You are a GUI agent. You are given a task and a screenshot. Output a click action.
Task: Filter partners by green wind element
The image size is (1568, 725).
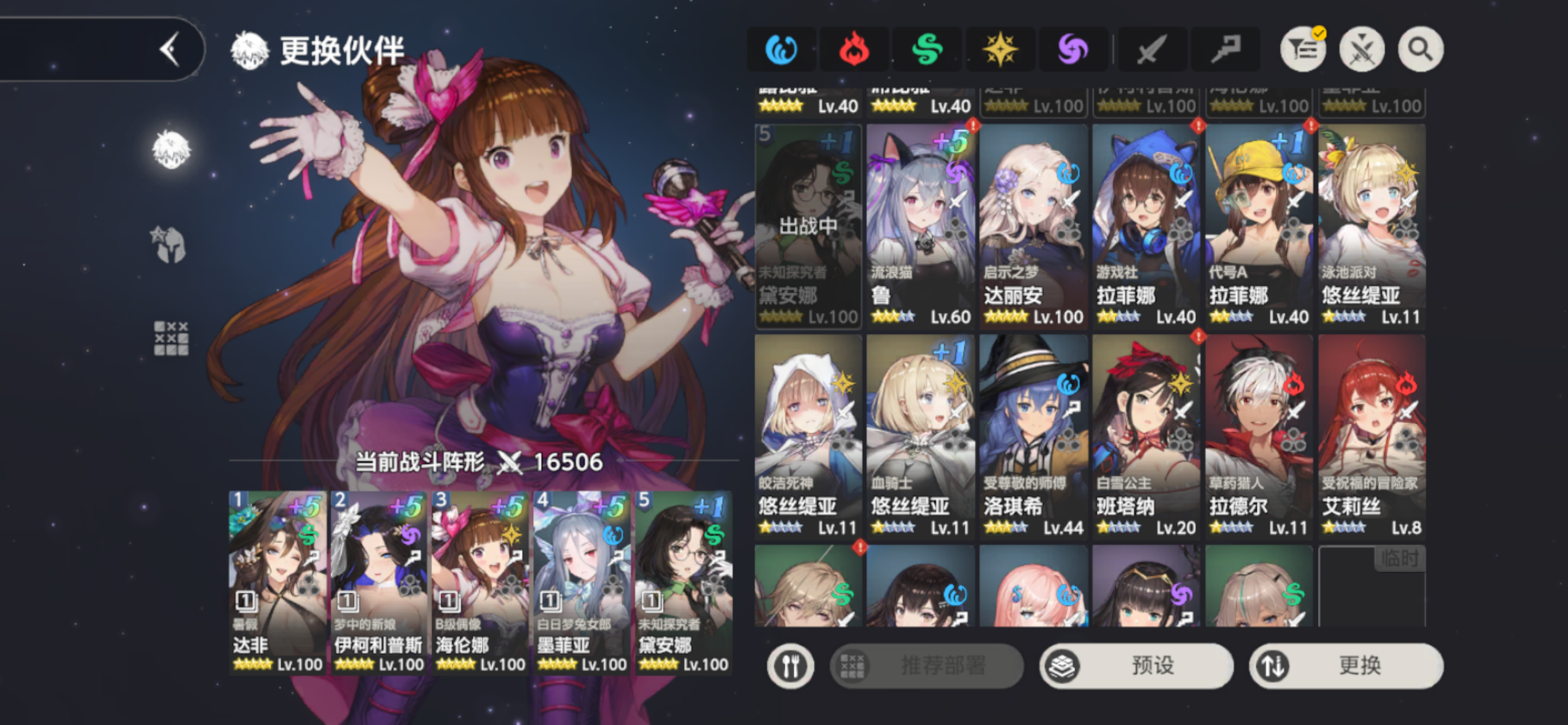click(x=927, y=50)
